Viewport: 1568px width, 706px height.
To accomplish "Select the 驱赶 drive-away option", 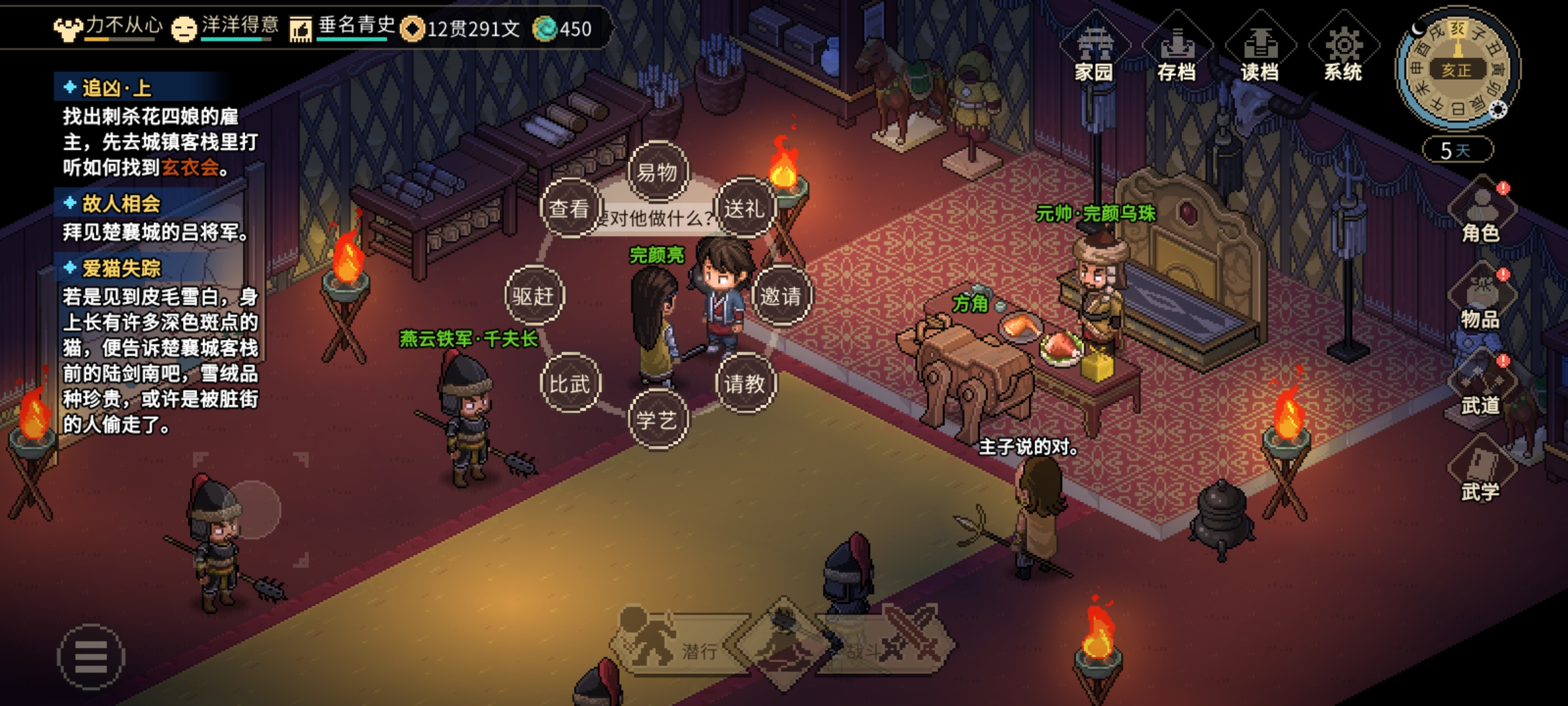I will [x=533, y=296].
